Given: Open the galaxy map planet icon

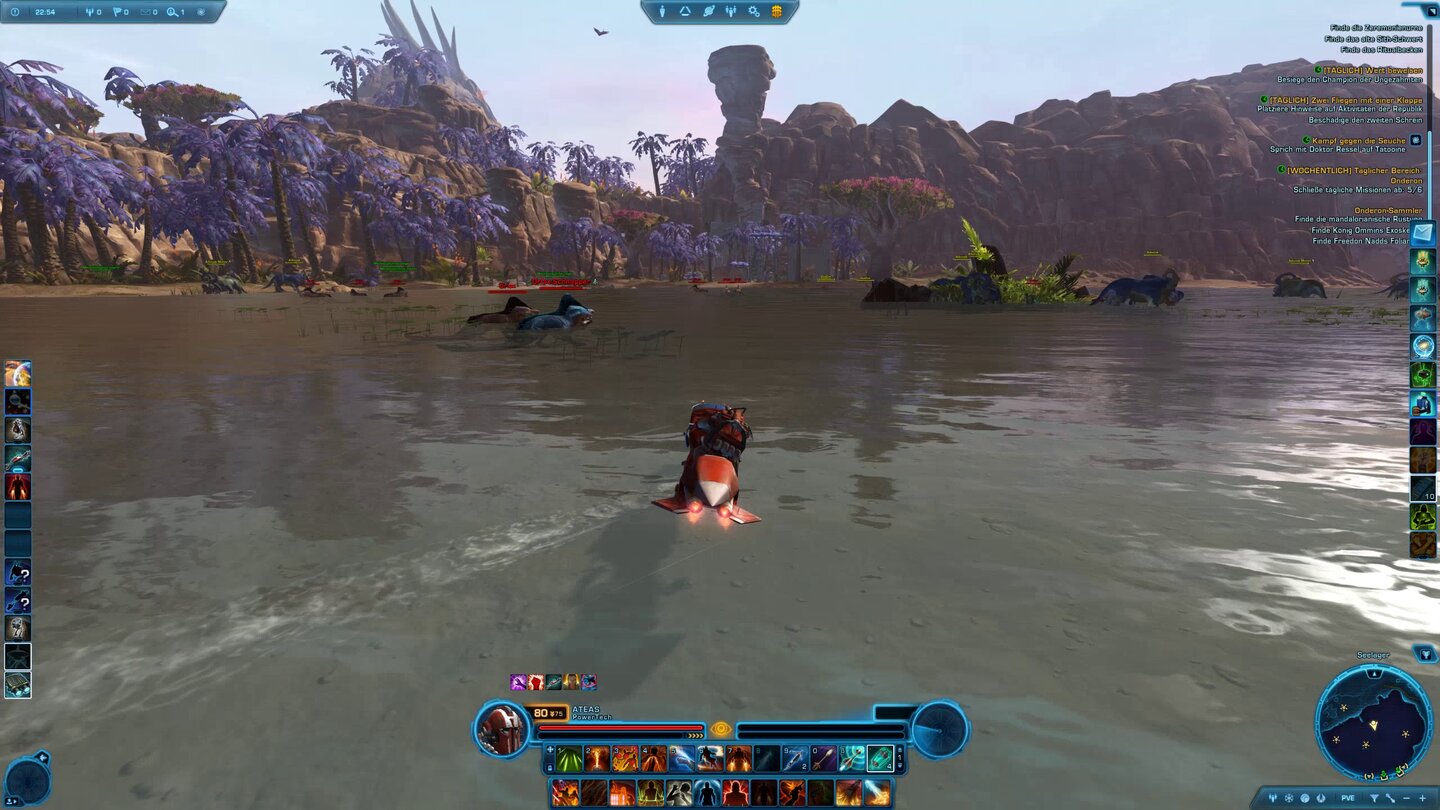Looking at the screenshot, I should pyautogui.click(x=709, y=11).
